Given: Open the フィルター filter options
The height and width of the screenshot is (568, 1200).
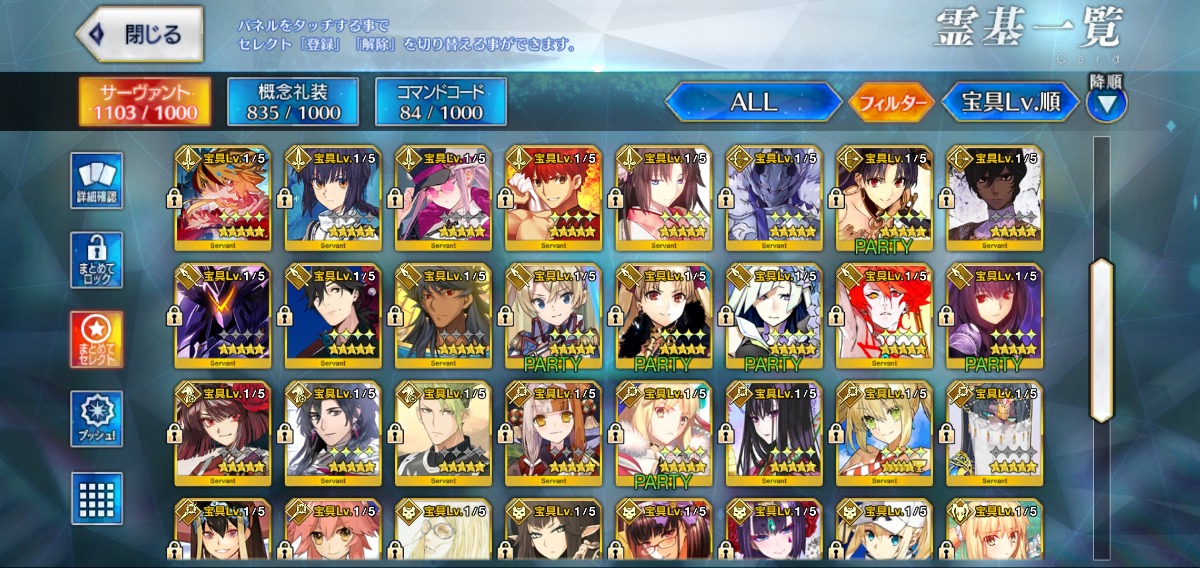Looking at the screenshot, I should coord(891,102).
